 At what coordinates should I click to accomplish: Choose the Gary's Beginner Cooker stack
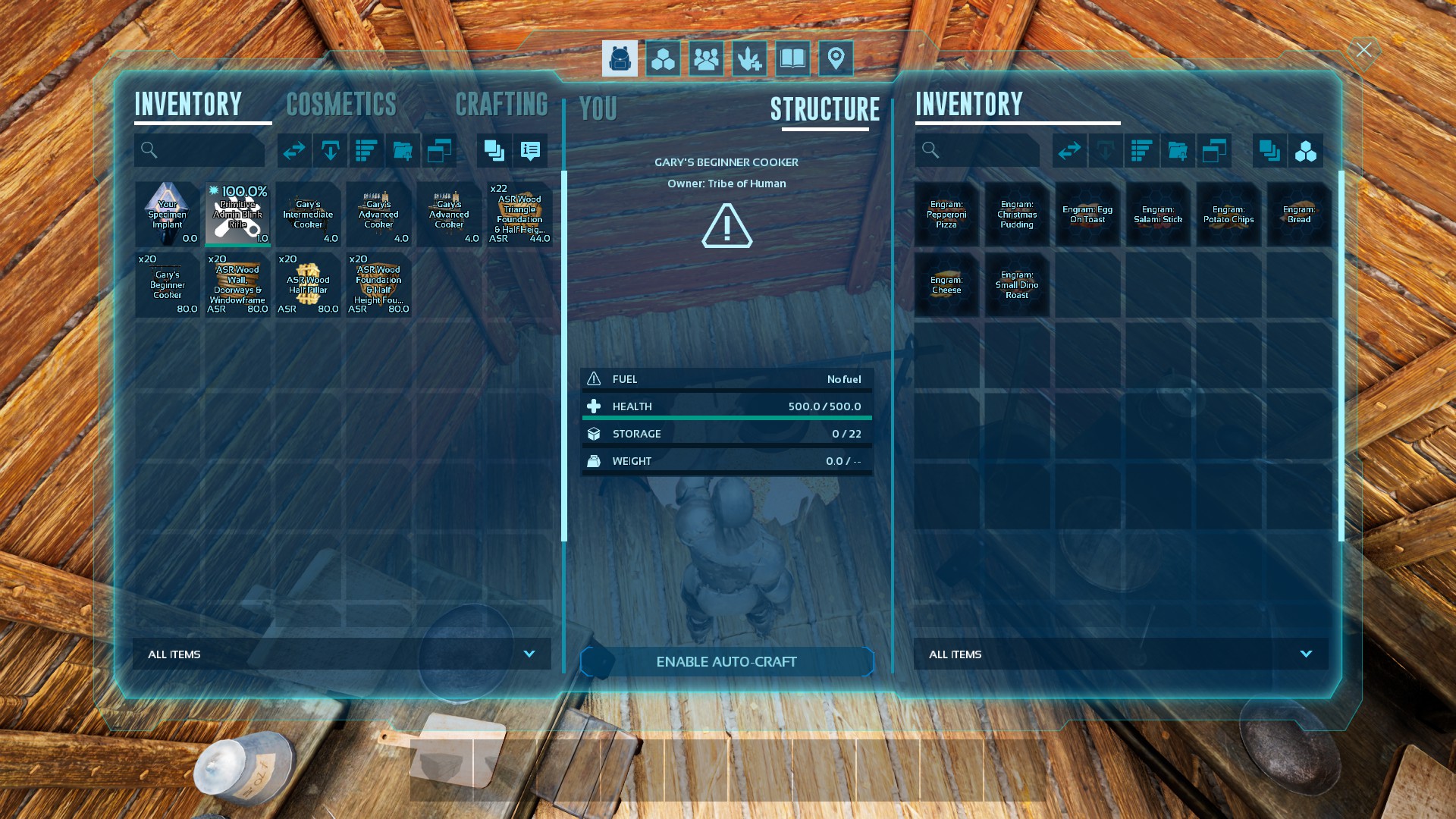(167, 284)
